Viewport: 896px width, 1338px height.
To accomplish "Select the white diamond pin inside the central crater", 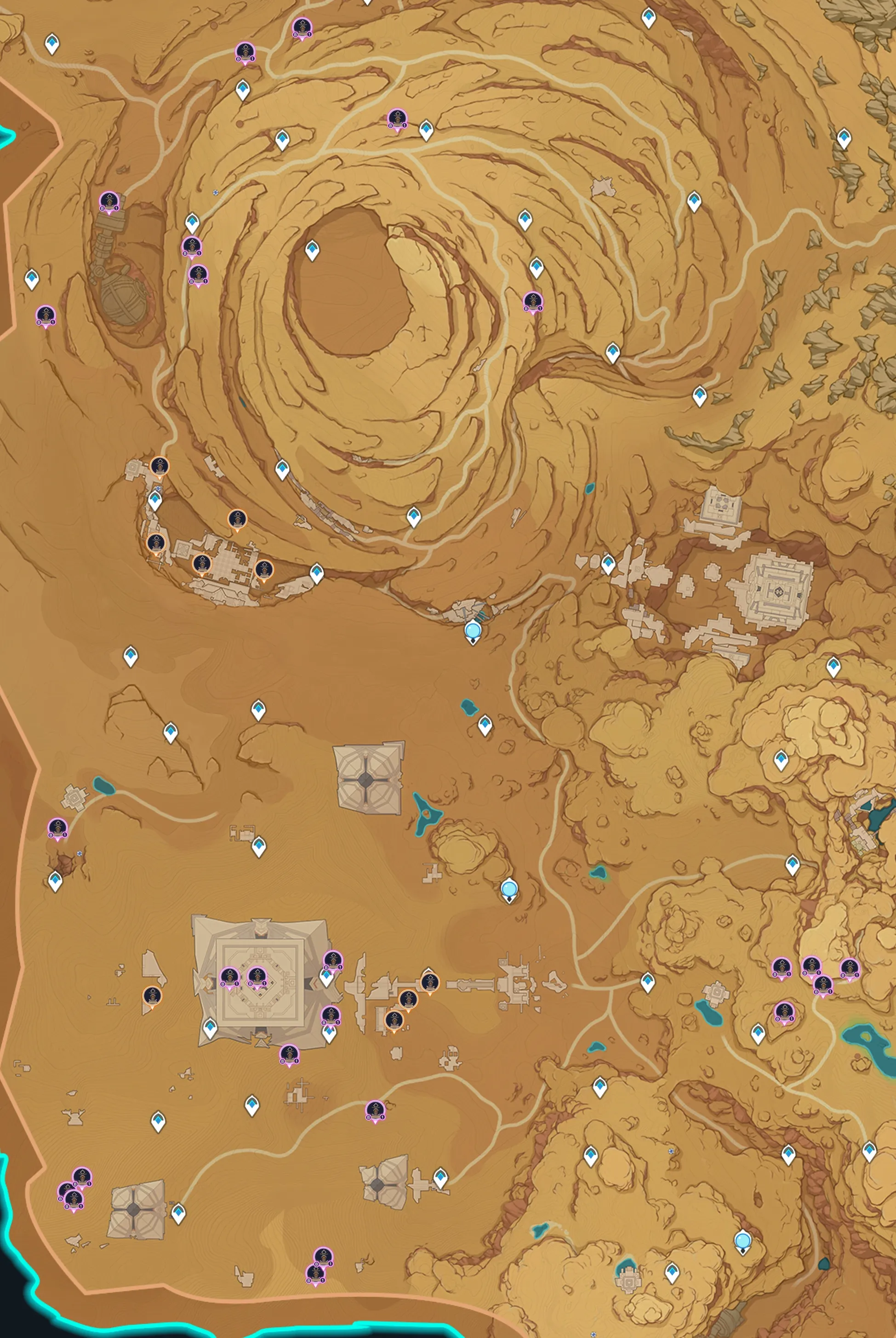I will [x=312, y=250].
